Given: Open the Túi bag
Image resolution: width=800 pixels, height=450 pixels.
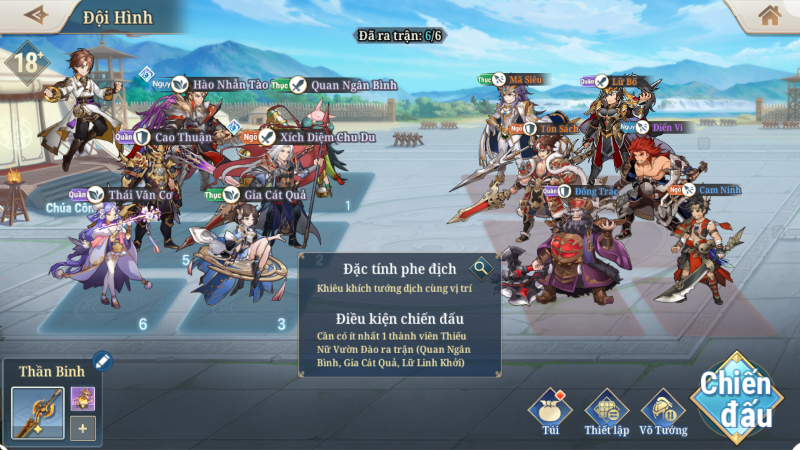Looking at the screenshot, I should [x=550, y=410].
